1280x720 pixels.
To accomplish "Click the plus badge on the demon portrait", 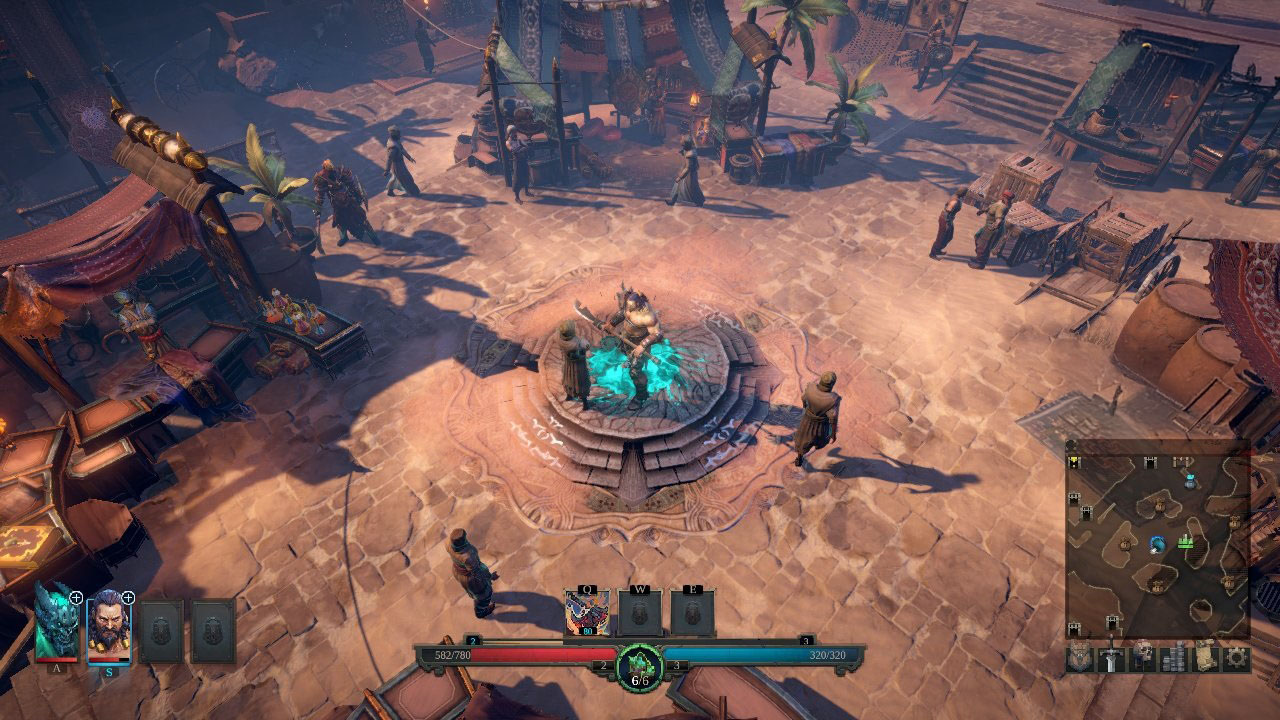I will click(76, 598).
